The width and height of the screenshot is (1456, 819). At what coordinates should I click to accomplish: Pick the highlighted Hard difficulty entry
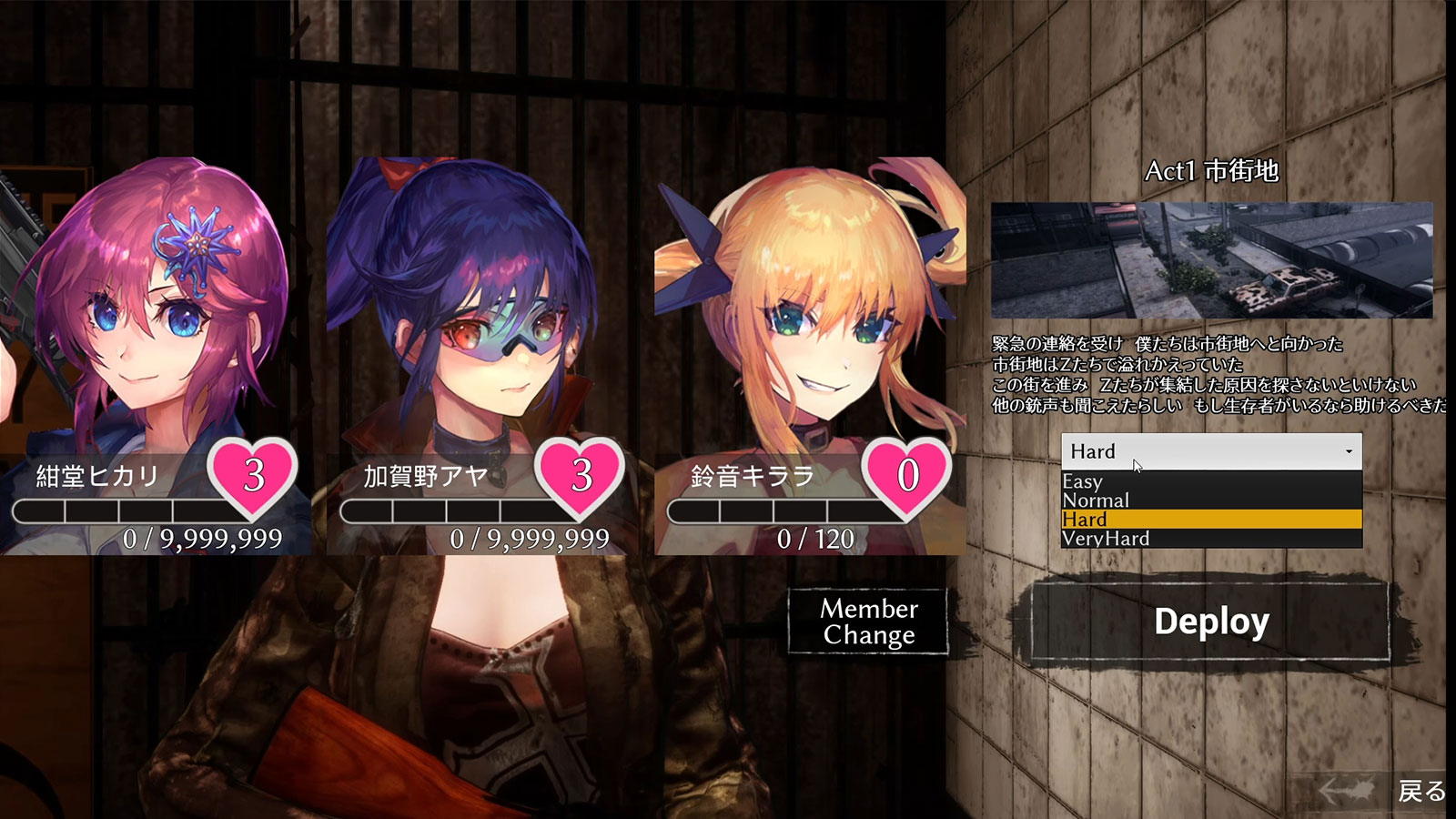tap(1210, 520)
